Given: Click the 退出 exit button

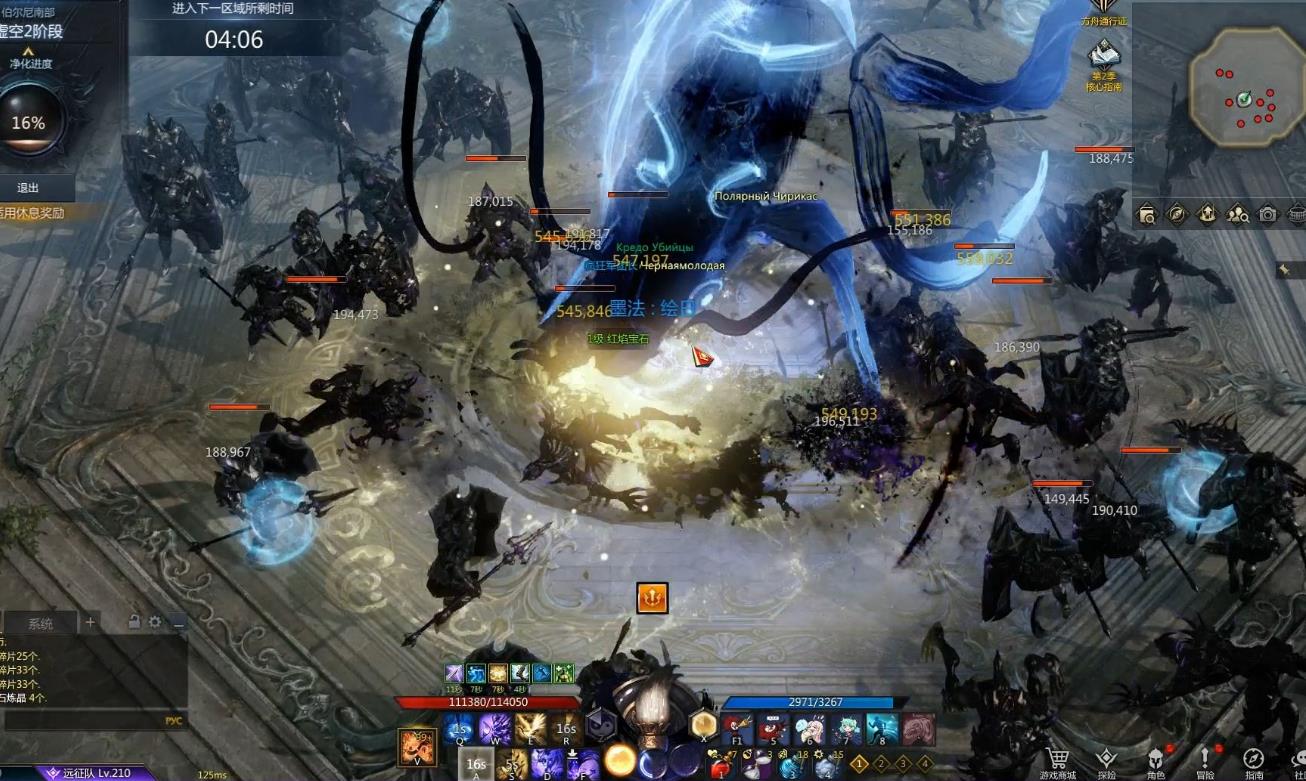Looking at the screenshot, I should coord(29,188).
